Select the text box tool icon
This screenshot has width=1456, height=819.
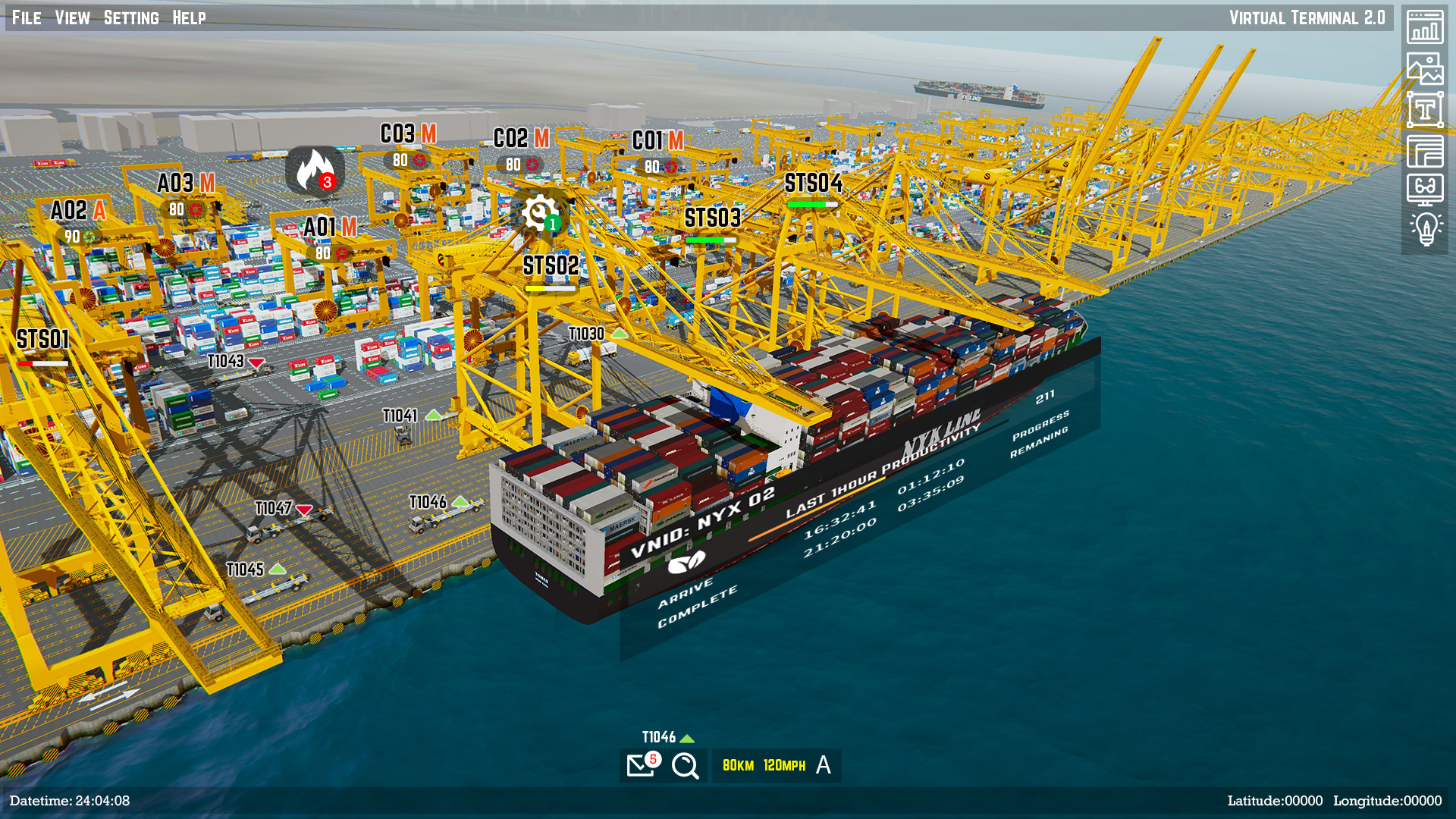pos(1425,110)
